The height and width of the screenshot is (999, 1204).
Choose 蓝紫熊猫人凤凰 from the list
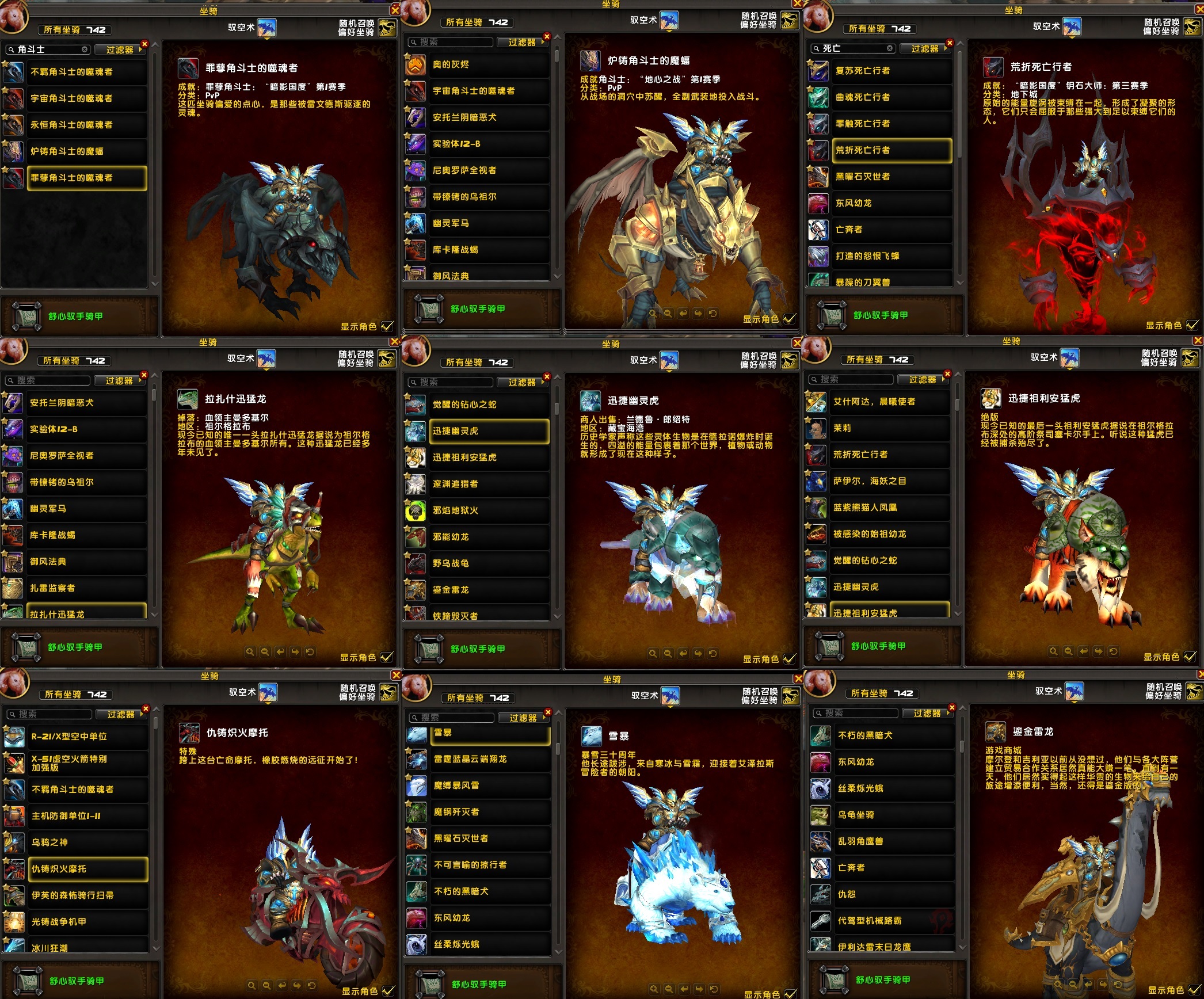tap(889, 508)
